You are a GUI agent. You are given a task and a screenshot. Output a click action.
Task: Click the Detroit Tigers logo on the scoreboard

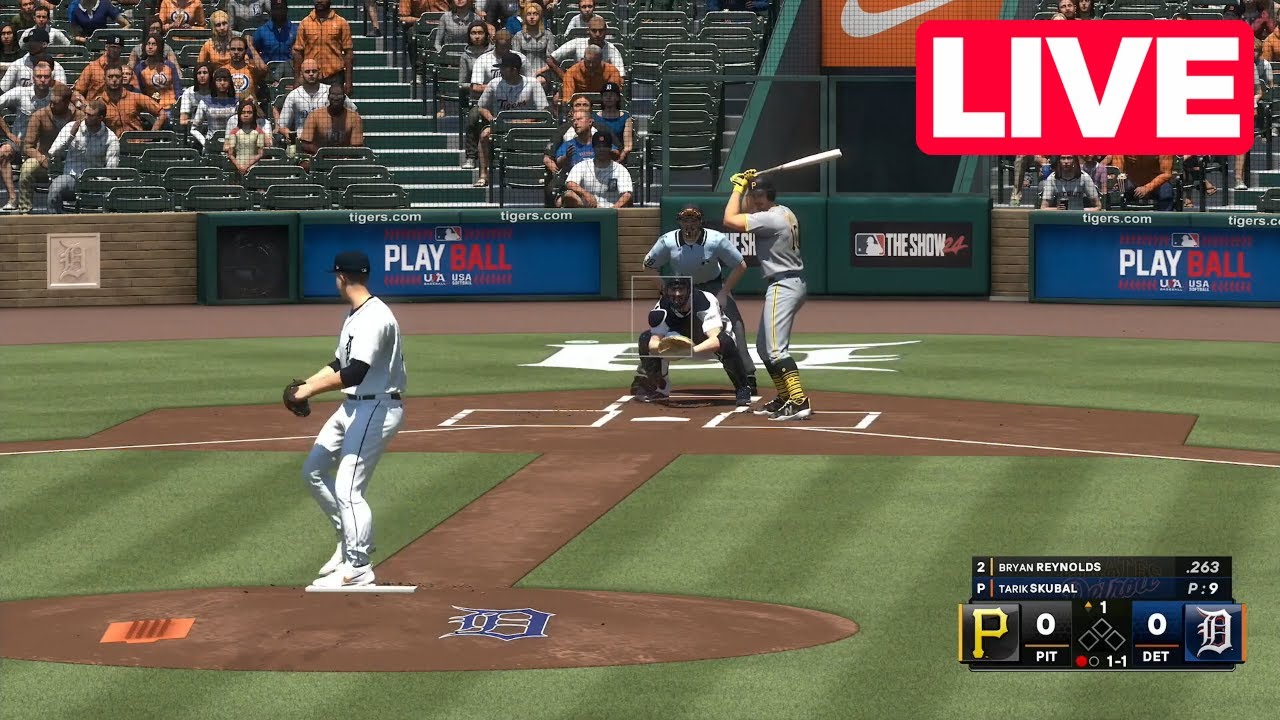(x=1215, y=630)
